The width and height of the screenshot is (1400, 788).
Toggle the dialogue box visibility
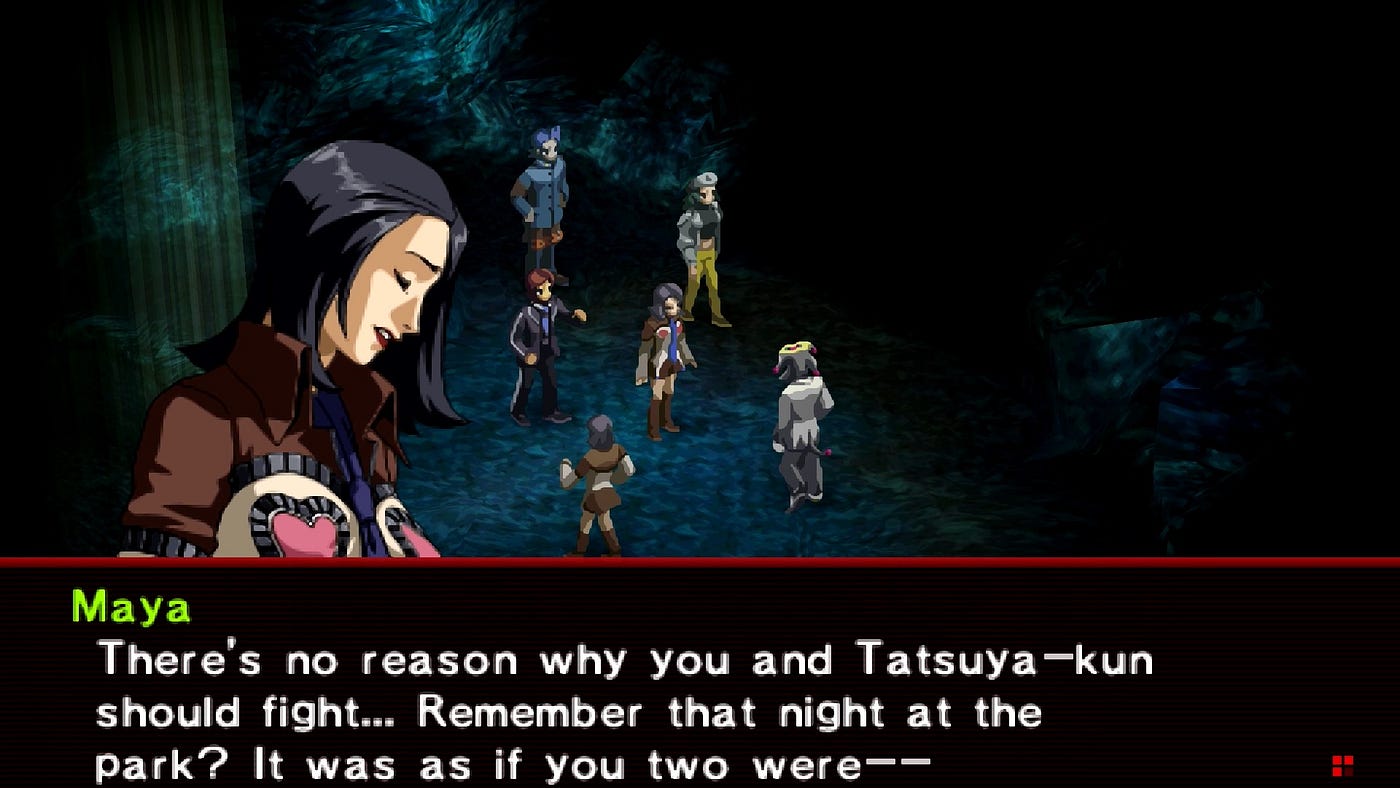700,680
